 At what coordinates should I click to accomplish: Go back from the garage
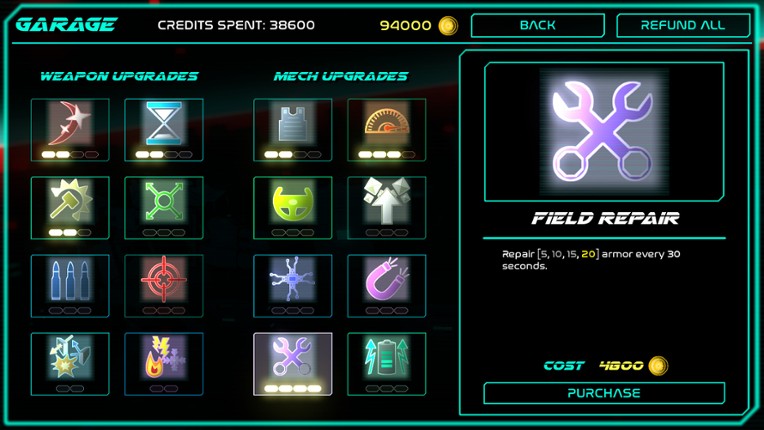coord(537,26)
